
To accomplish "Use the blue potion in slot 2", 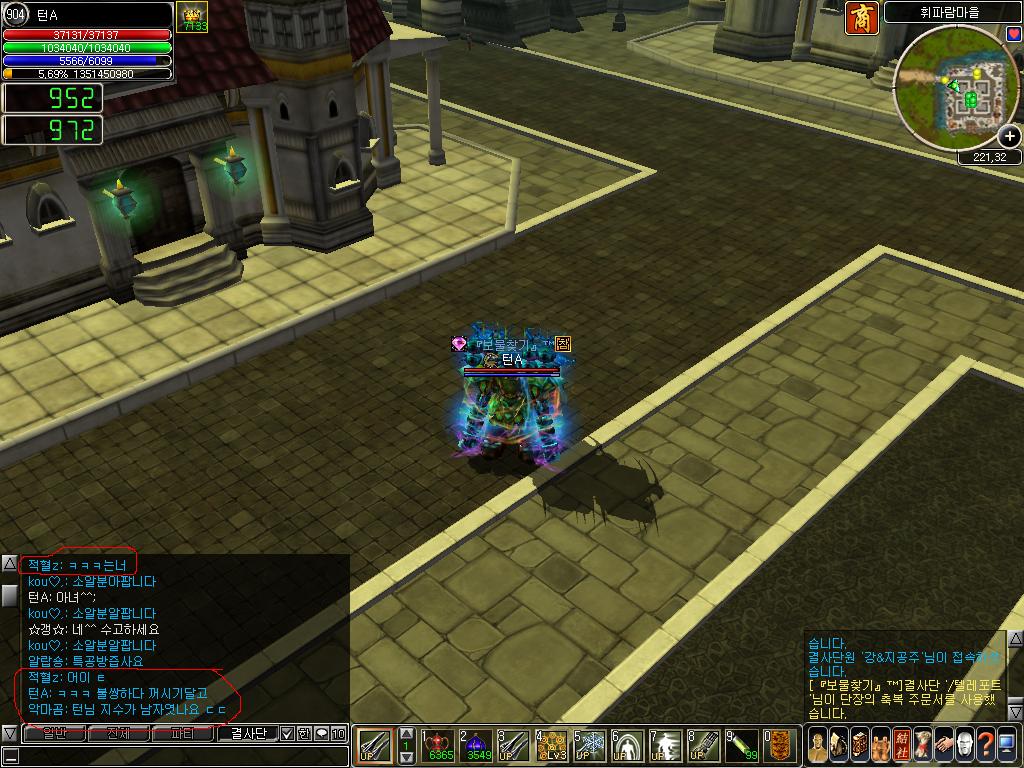I will (x=478, y=745).
